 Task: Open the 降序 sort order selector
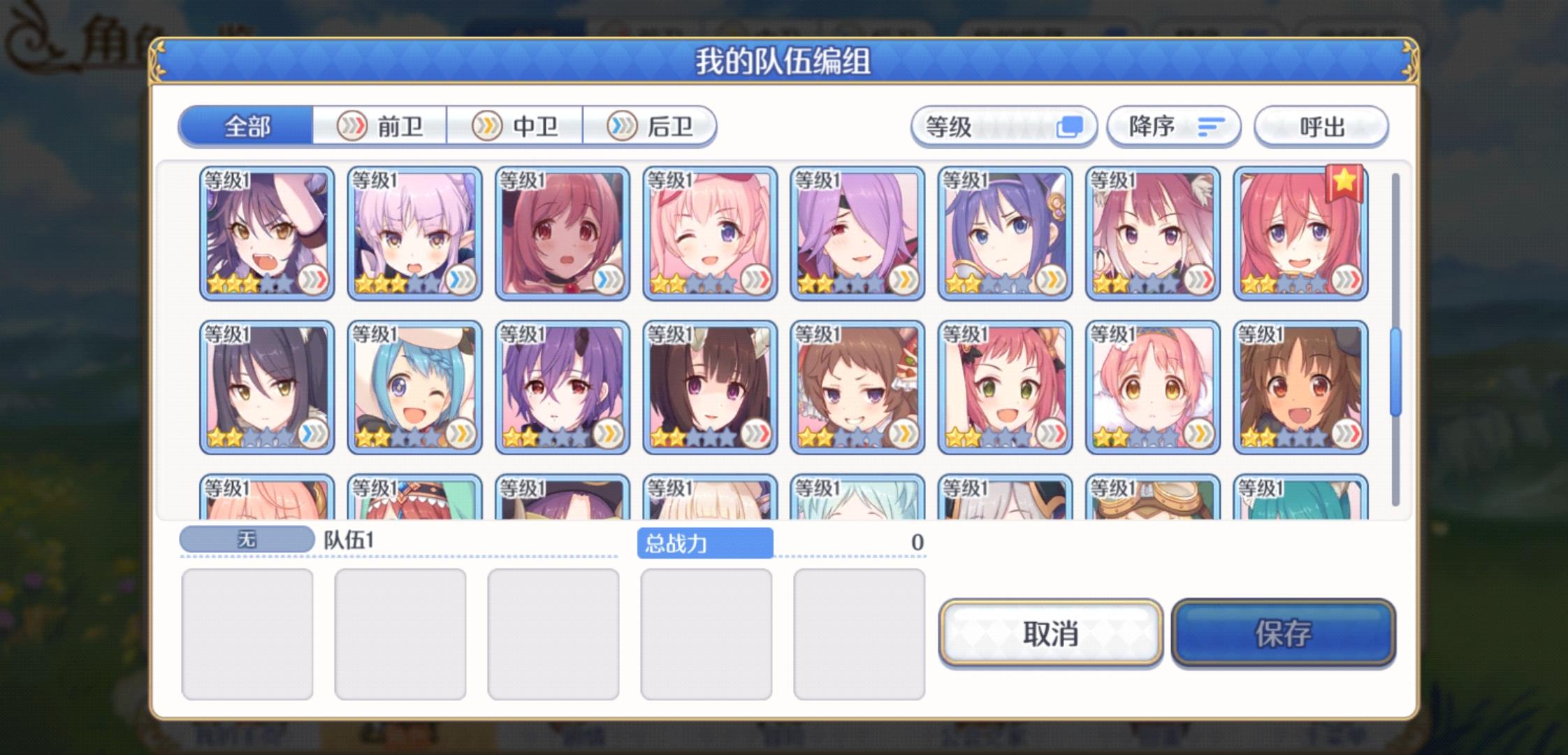1174,127
